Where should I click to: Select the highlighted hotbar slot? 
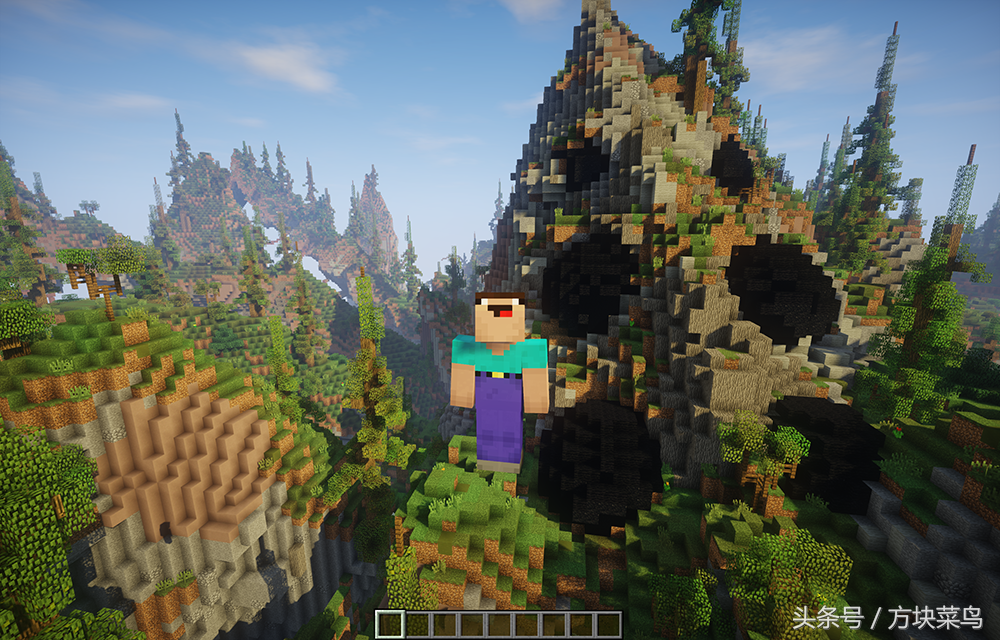coord(390,624)
